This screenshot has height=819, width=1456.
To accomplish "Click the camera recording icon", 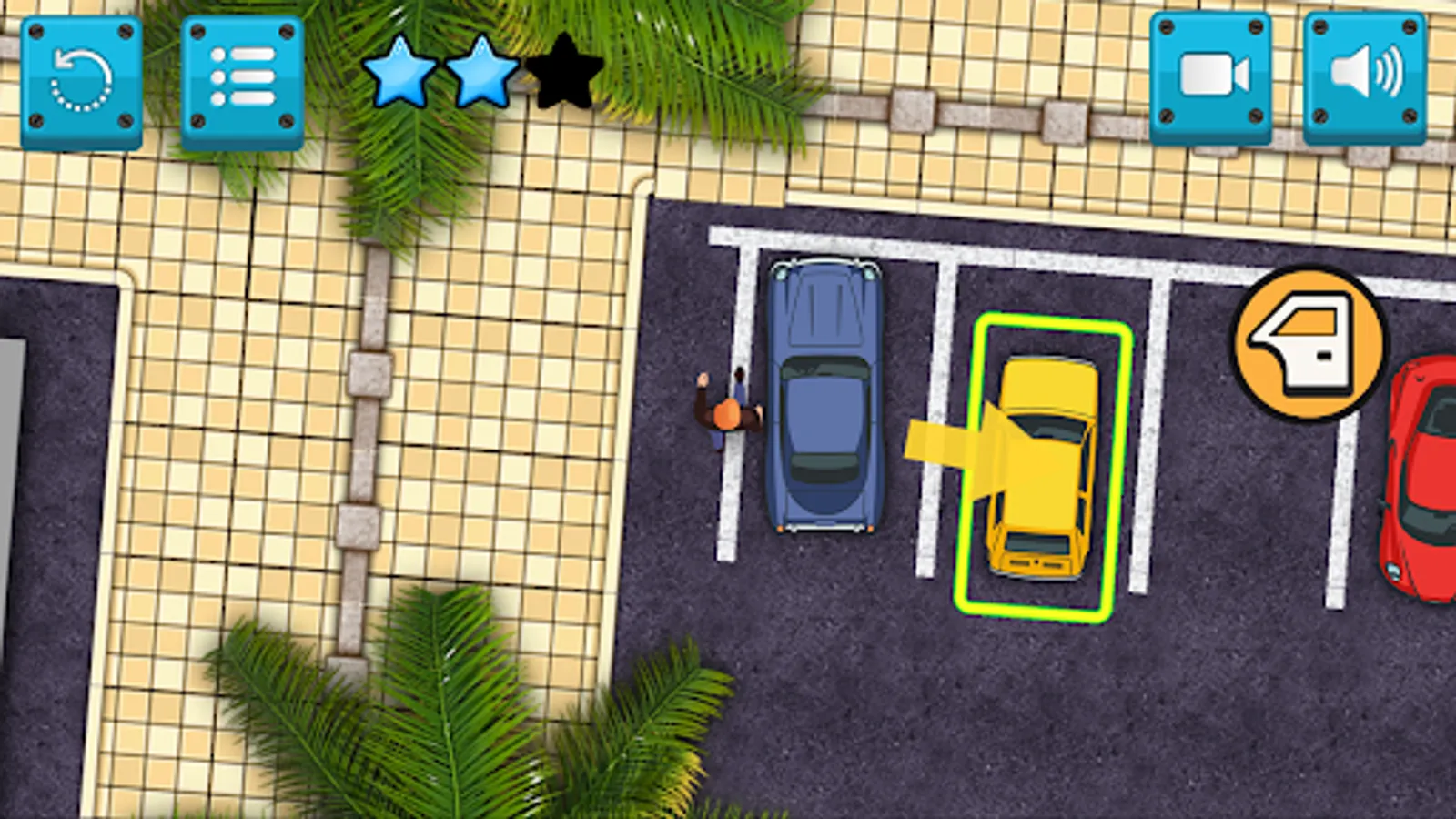I will 1209,77.
